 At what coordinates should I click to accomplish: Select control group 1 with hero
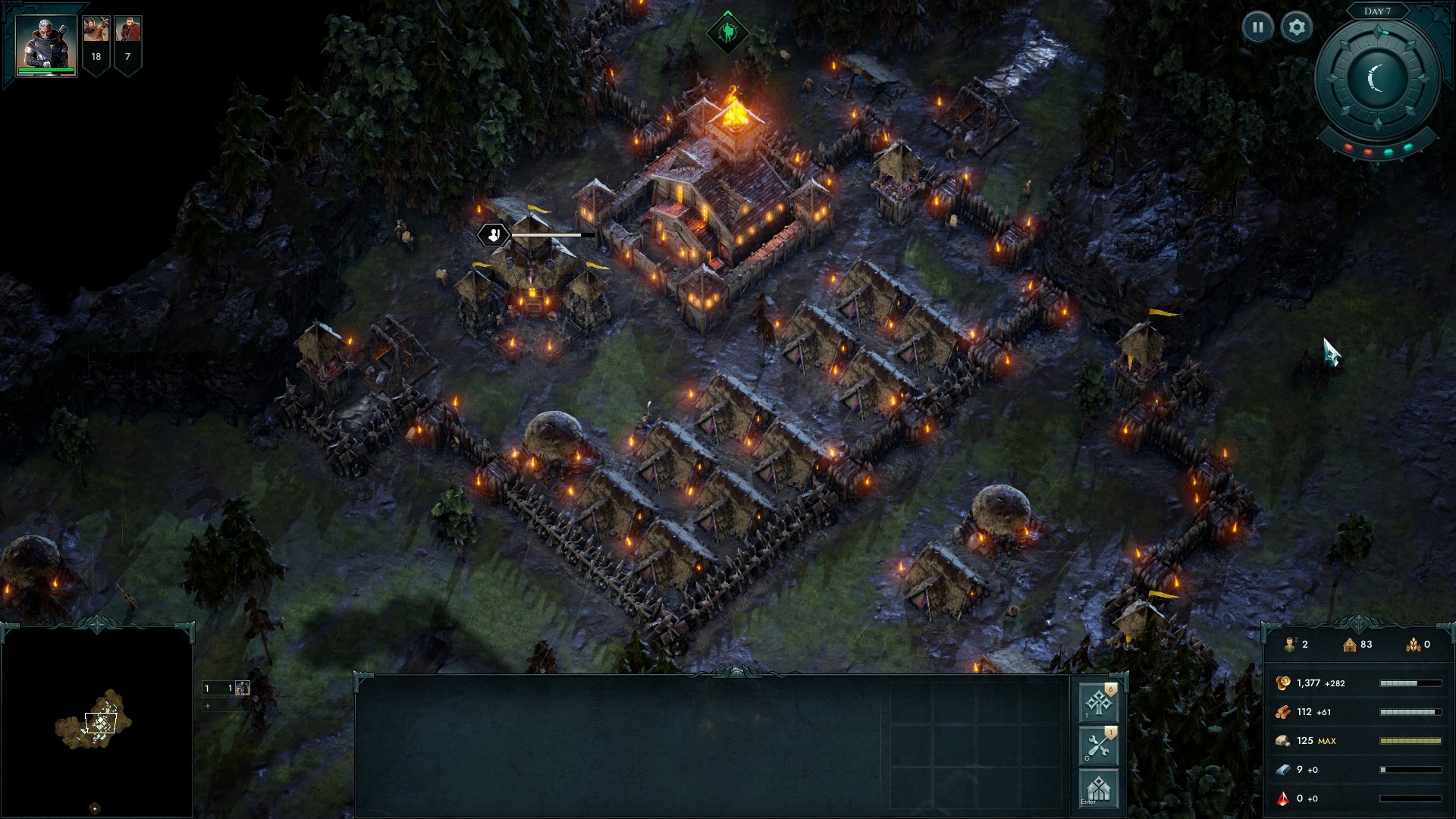tap(227, 689)
